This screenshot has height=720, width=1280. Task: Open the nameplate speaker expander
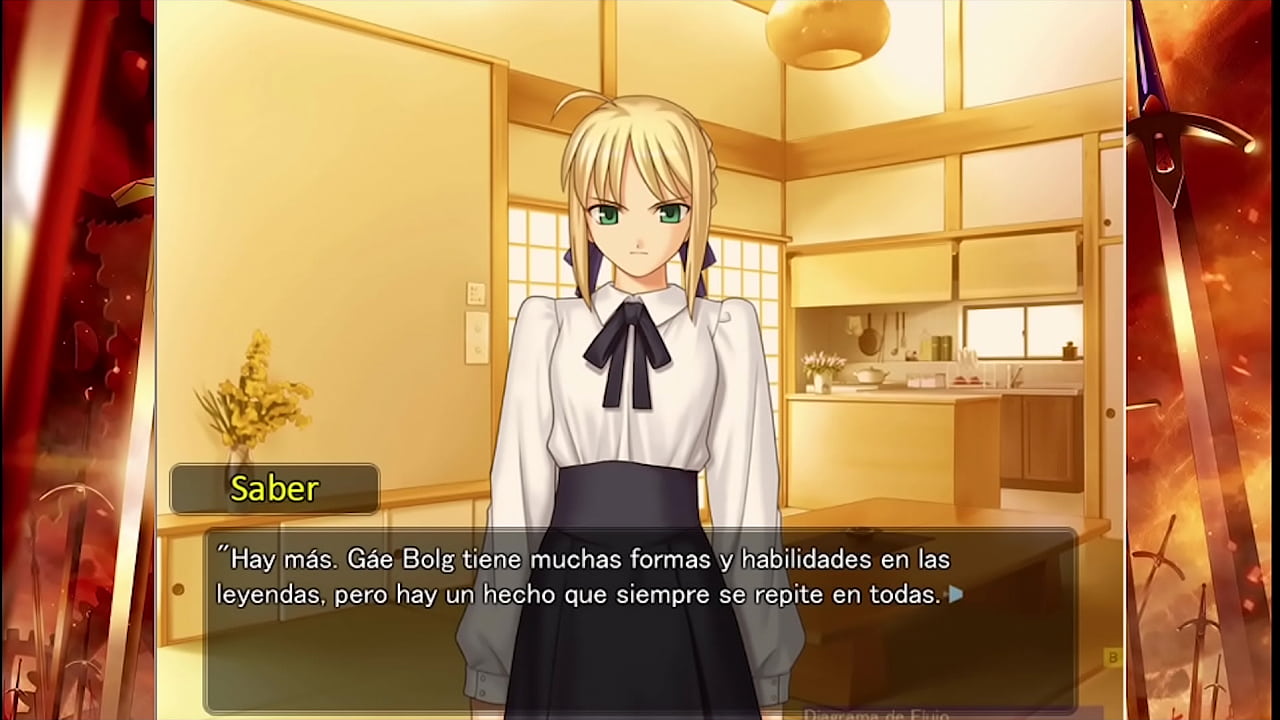[x=275, y=489]
